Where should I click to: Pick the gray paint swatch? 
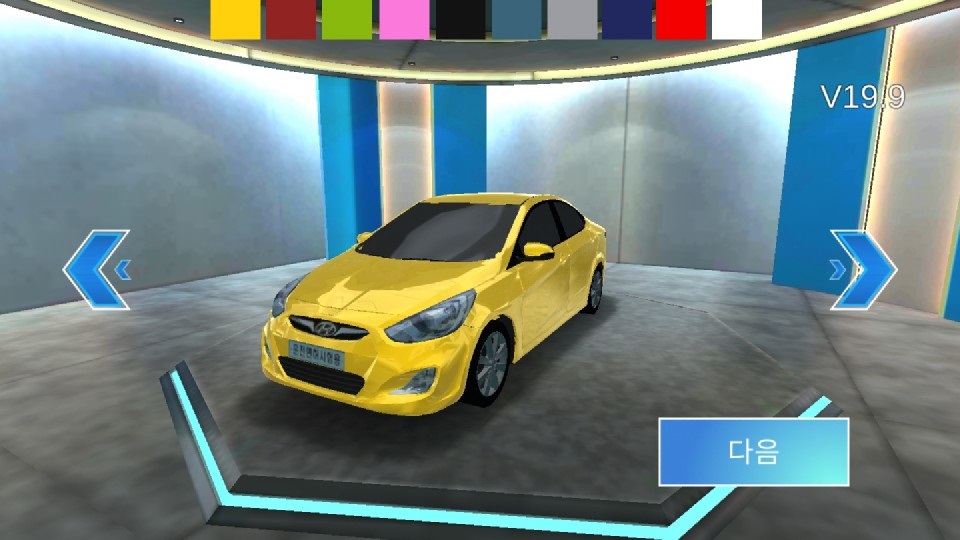573,19
